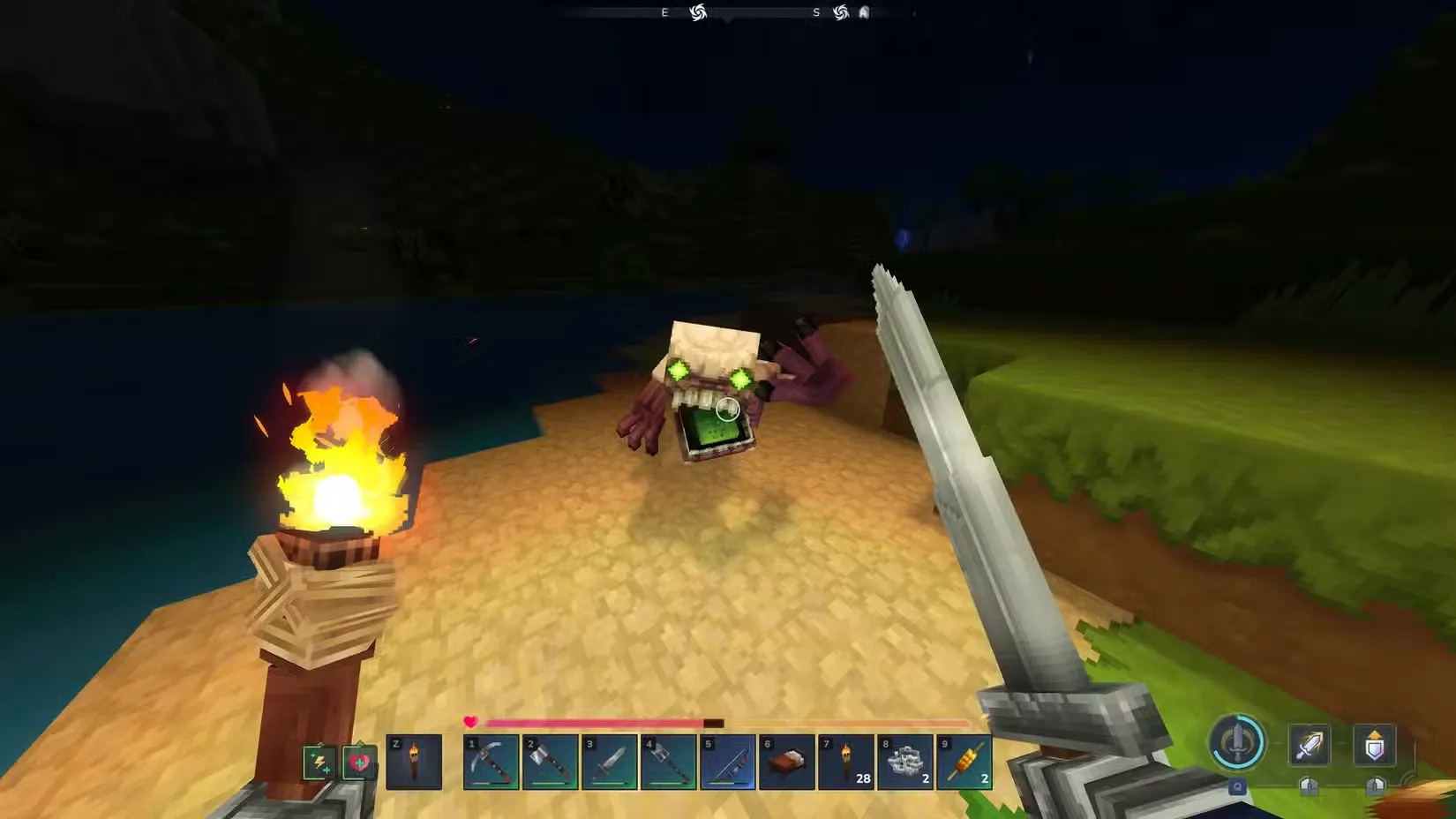This screenshot has height=819, width=1456.
Task: Open the off-hand torch slot Z
Action: [416, 761]
